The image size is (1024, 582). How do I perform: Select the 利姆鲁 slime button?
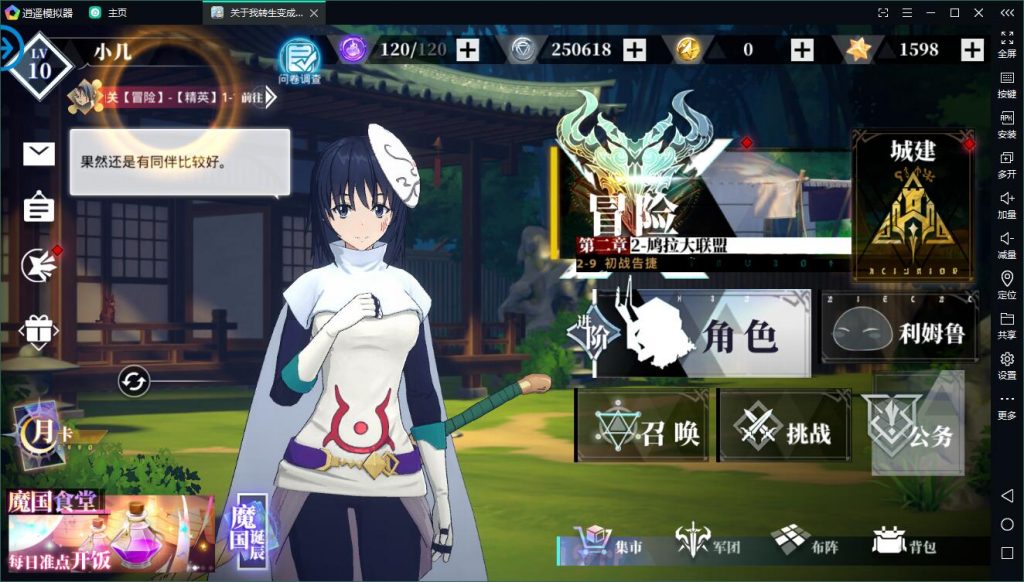coord(898,330)
